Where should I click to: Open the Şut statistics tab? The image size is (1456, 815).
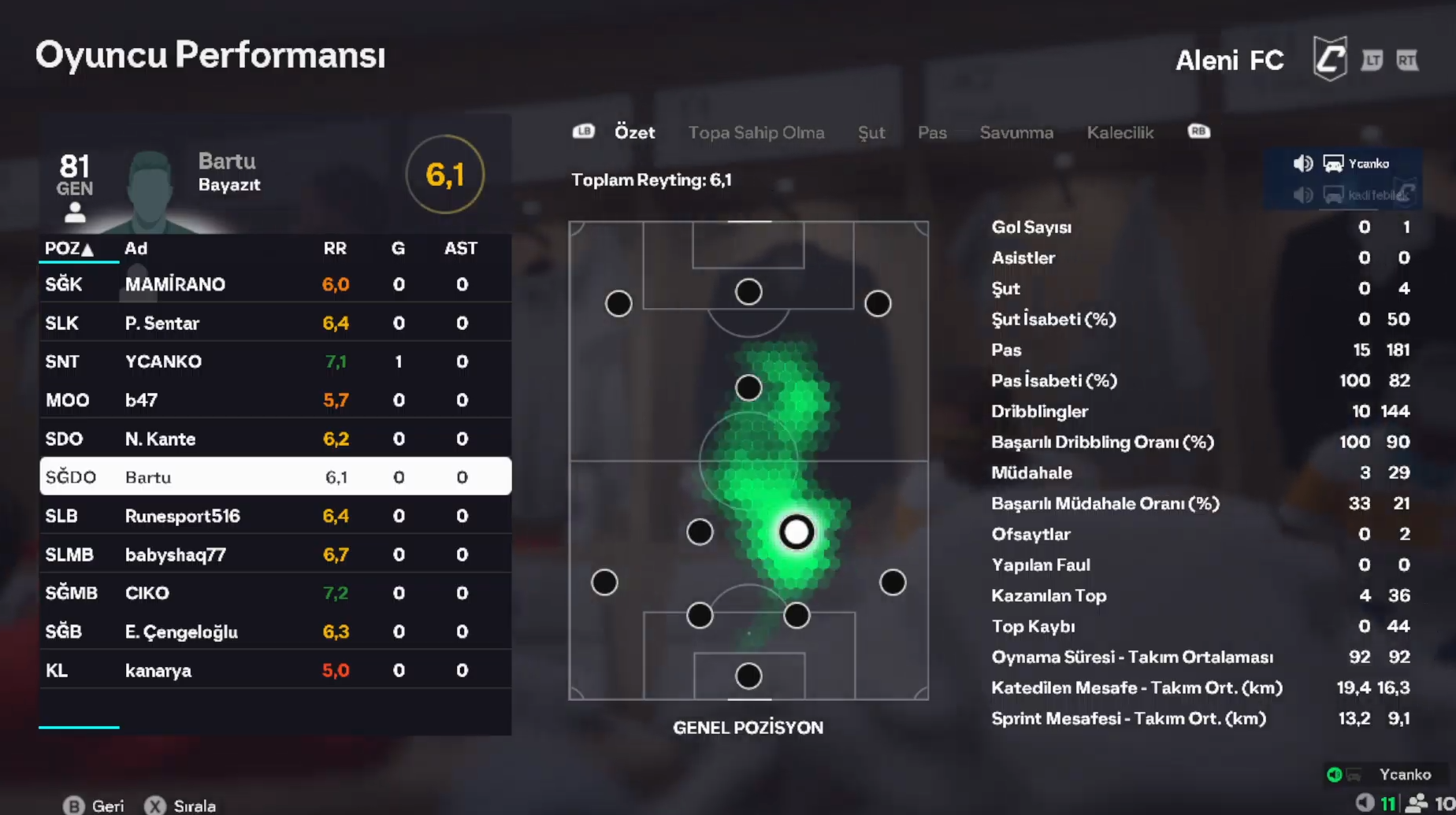click(x=871, y=132)
